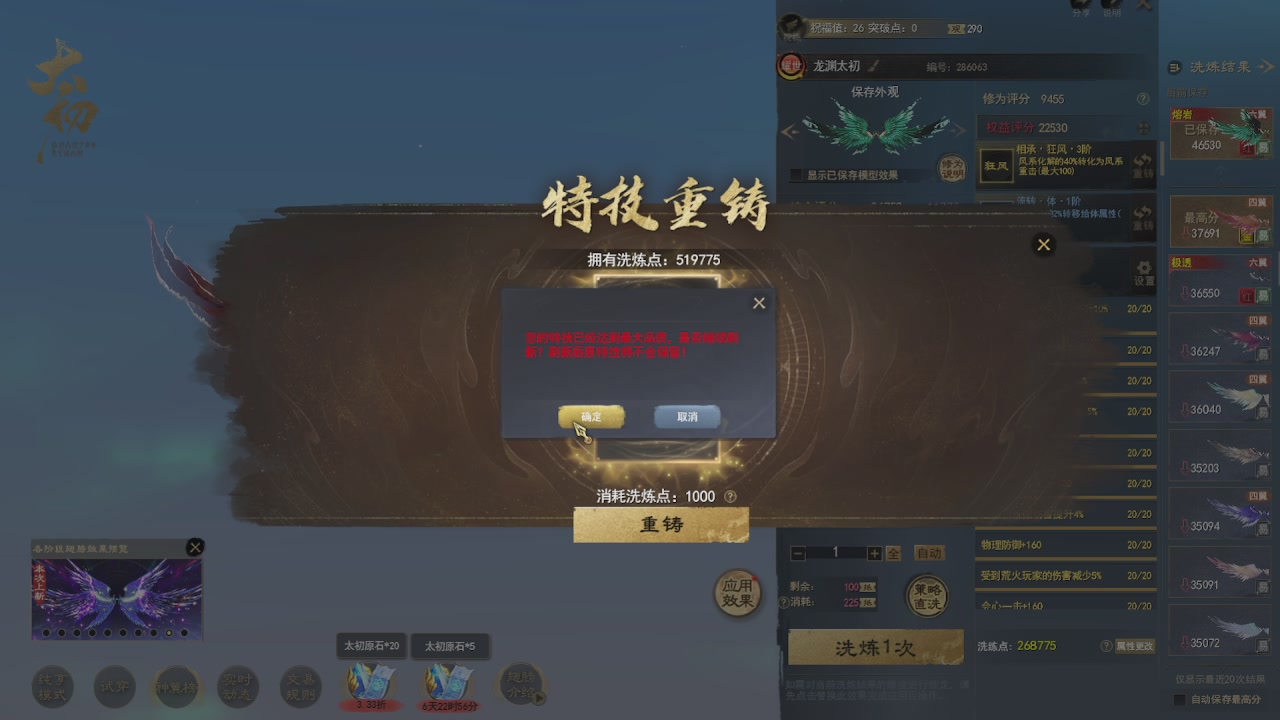Switch to the 狂风 skill tab

[x=995, y=168]
